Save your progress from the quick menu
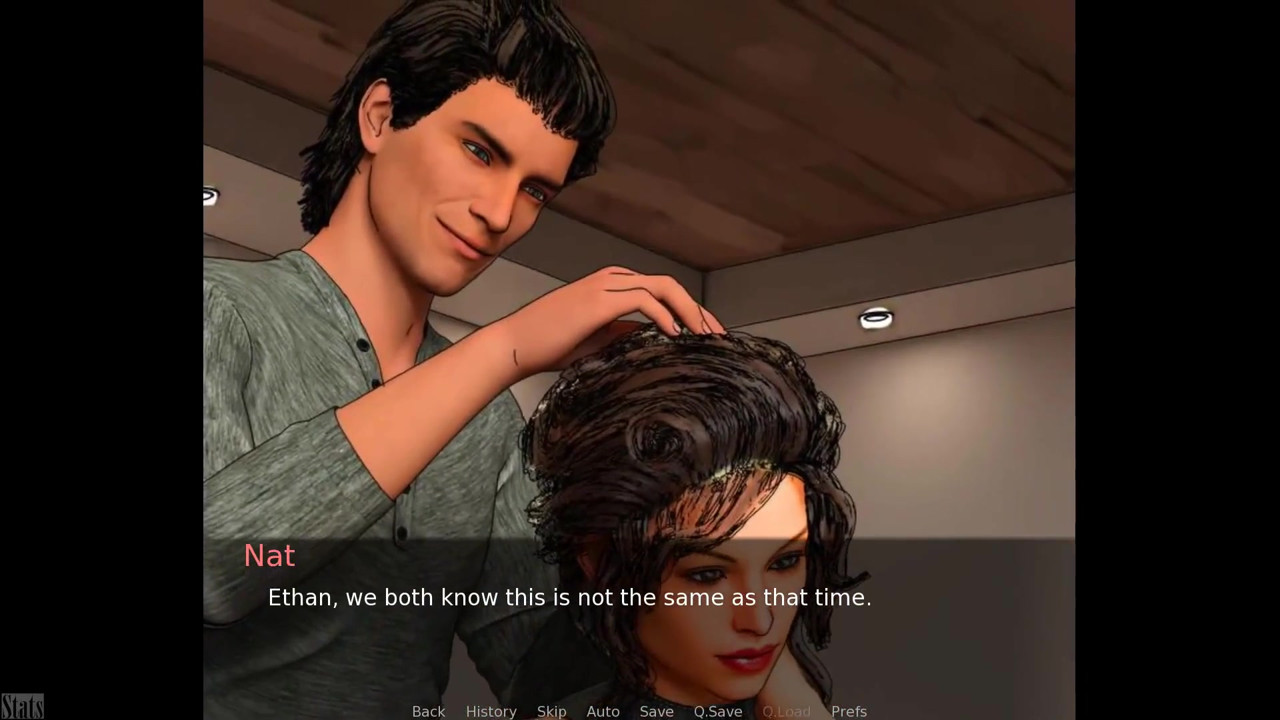The height and width of the screenshot is (720, 1280). pyautogui.click(x=656, y=711)
